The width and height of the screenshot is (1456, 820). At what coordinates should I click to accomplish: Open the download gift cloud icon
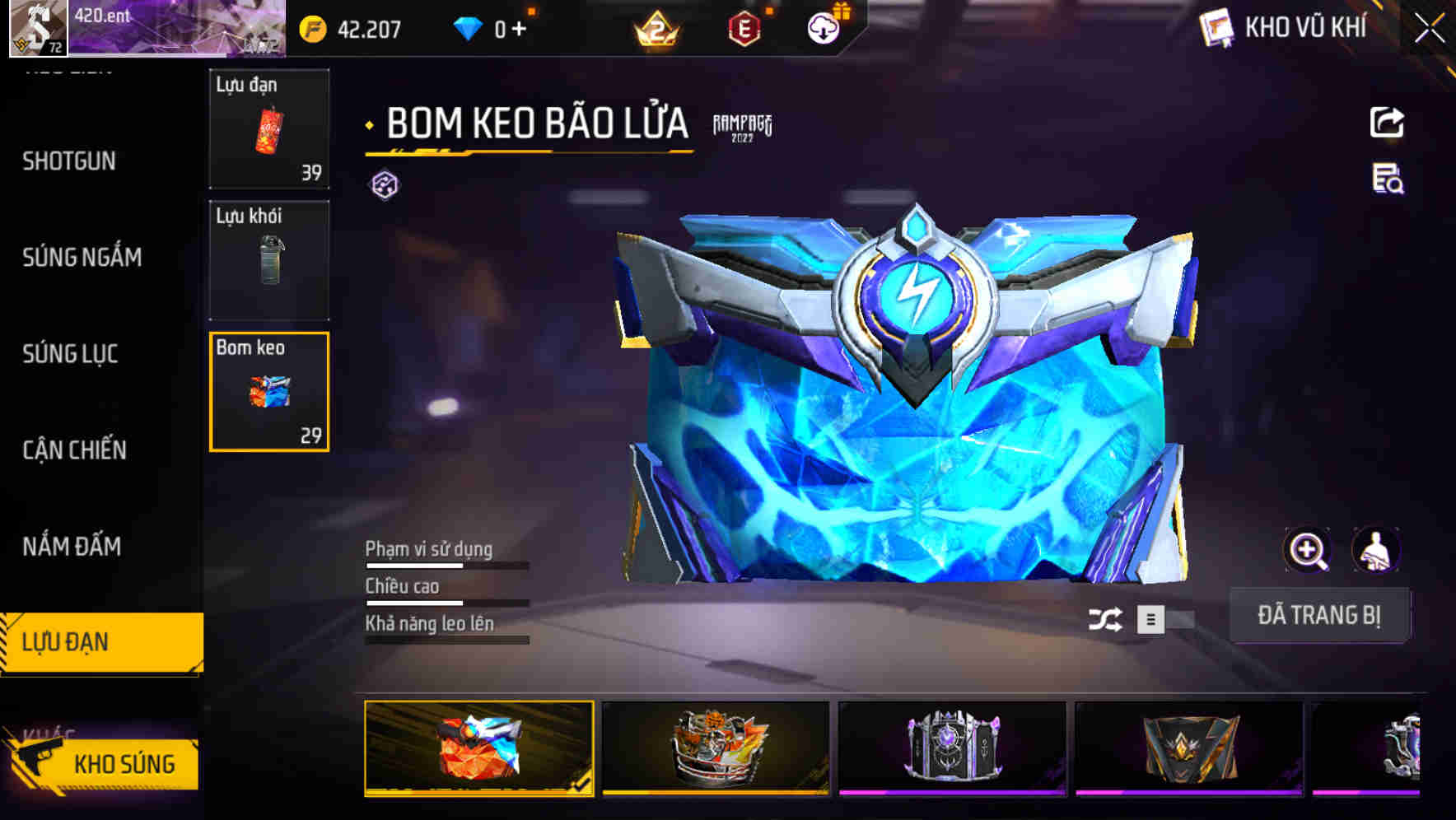[x=822, y=28]
